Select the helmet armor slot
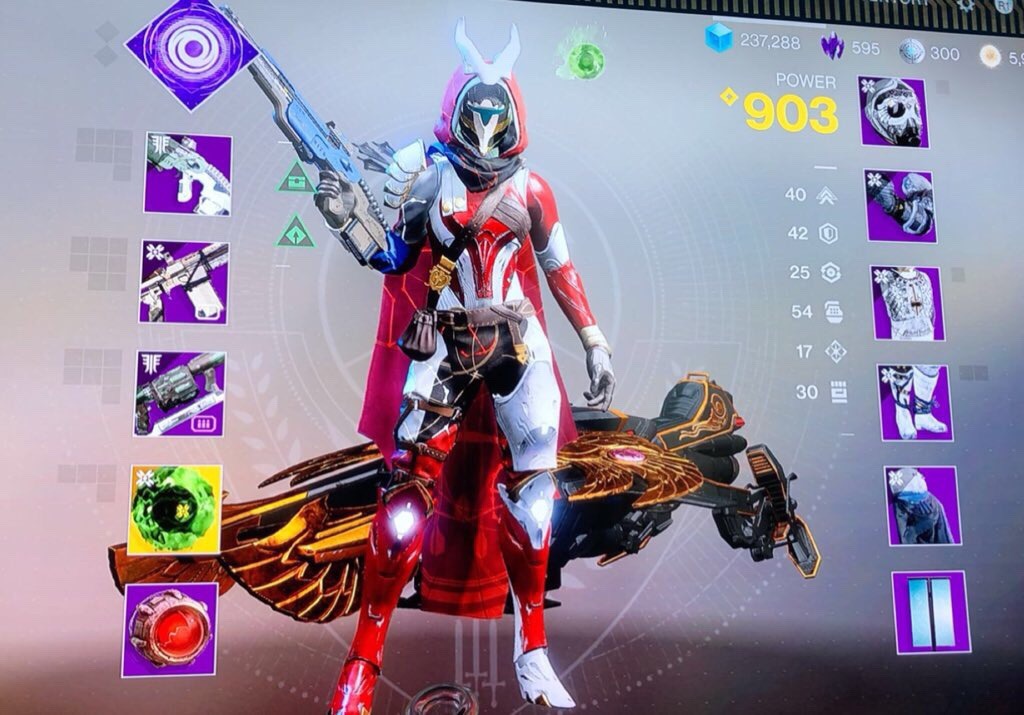The width and height of the screenshot is (1024, 715). [893, 111]
